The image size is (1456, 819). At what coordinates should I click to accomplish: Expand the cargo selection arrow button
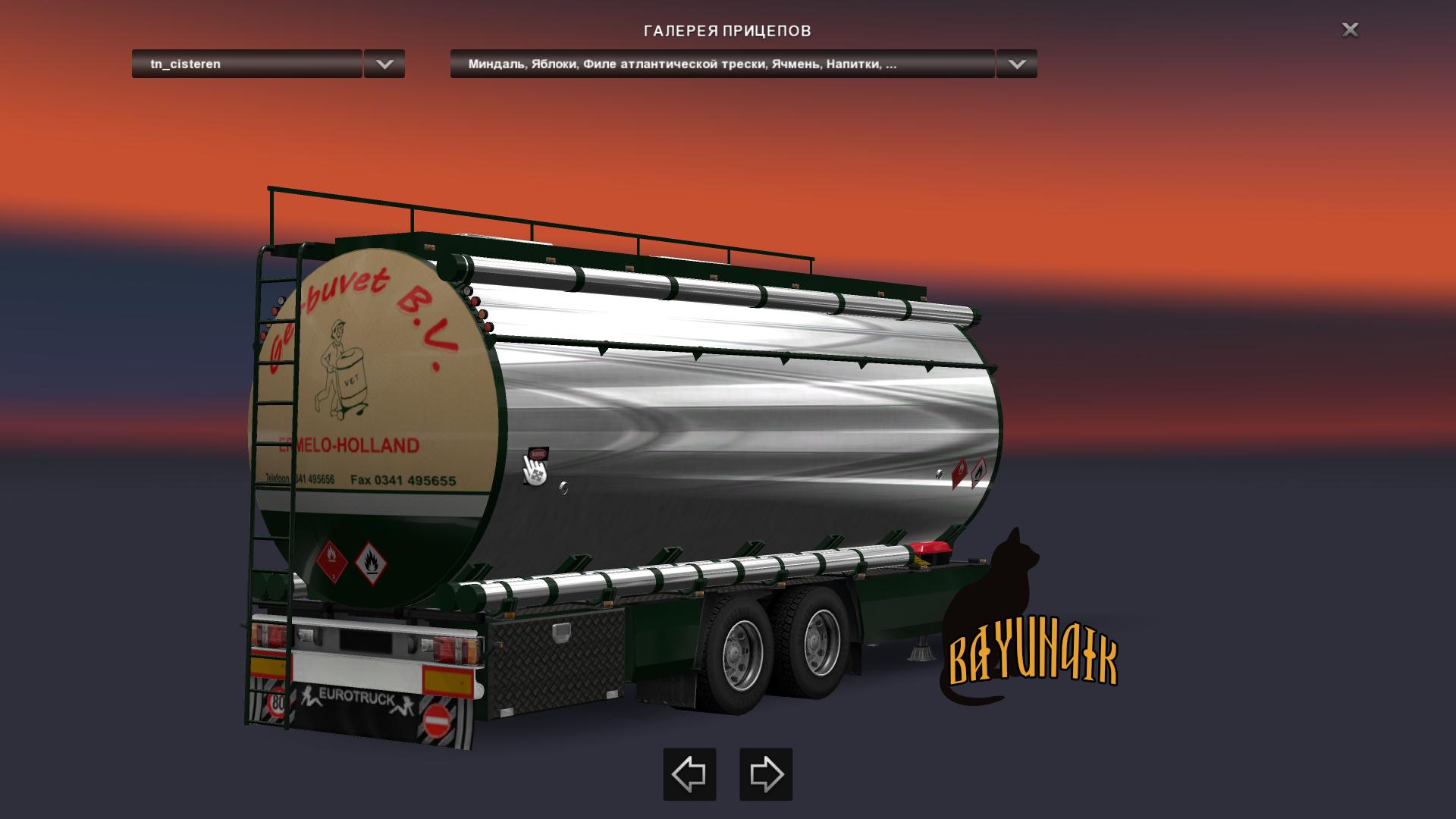click(x=1016, y=64)
